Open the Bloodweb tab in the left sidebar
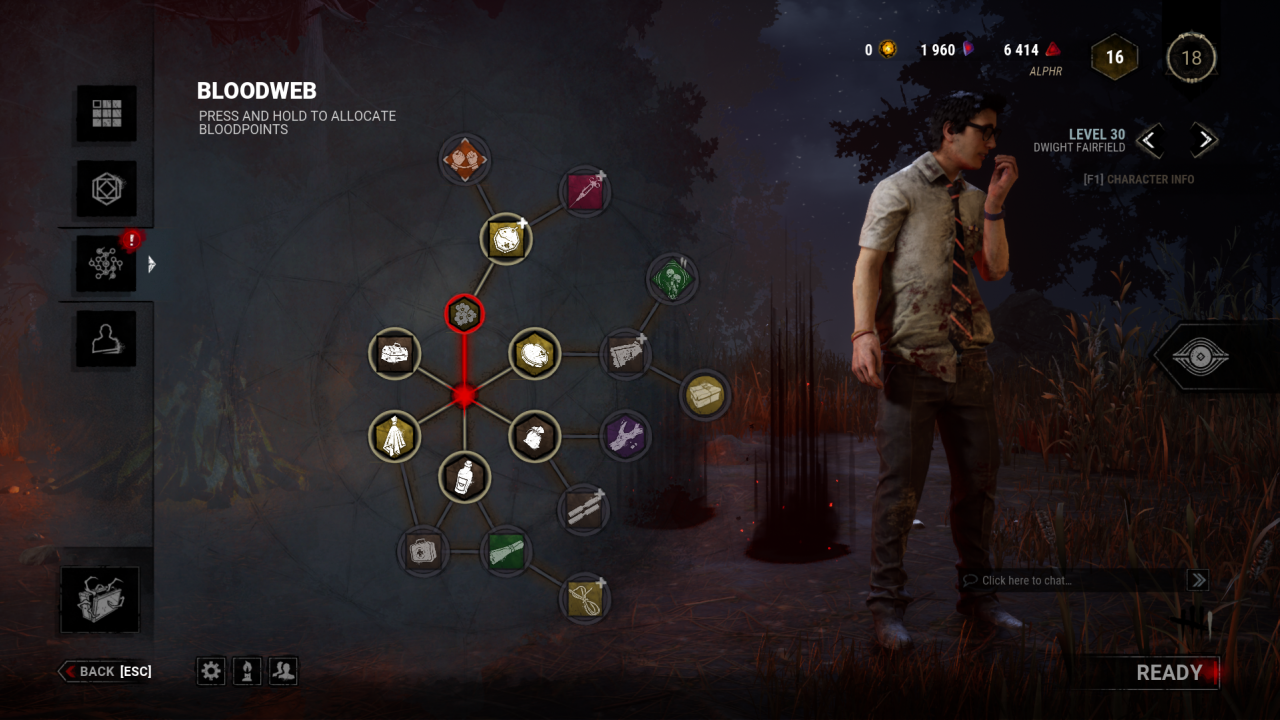 105,263
